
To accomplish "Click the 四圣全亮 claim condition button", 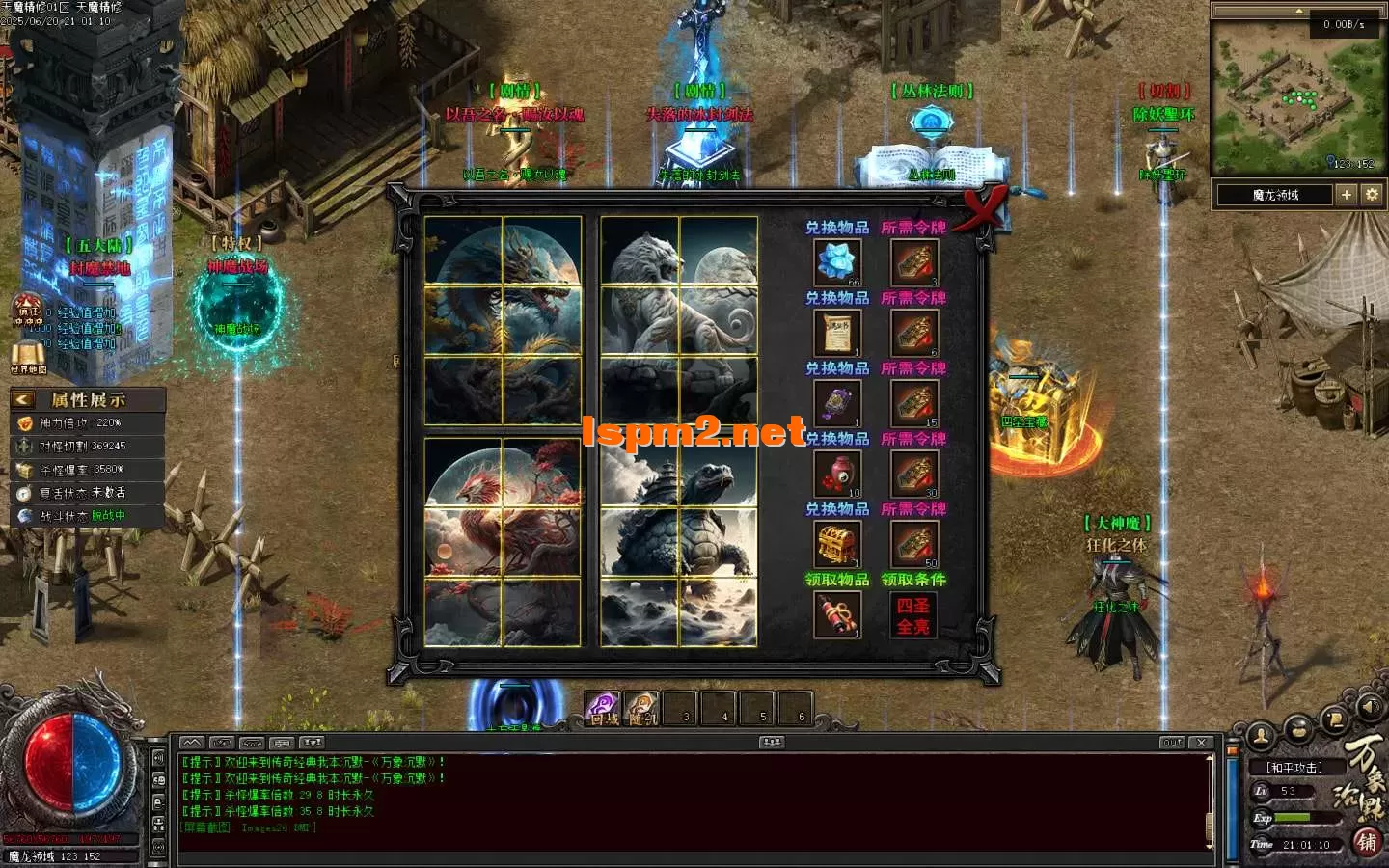I will tap(912, 615).
